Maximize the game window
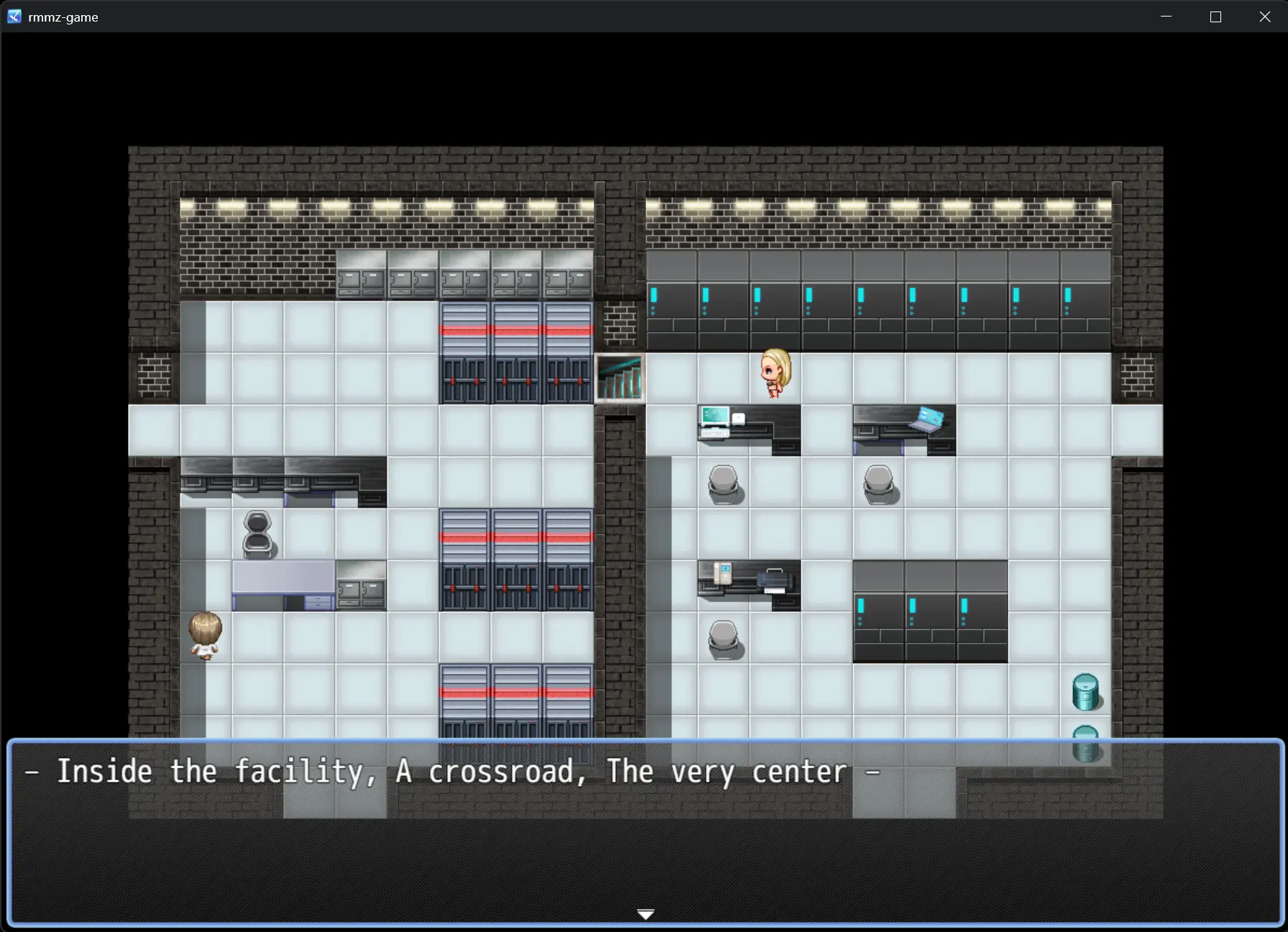This screenshot has height=932, width=1288. 1215,17
